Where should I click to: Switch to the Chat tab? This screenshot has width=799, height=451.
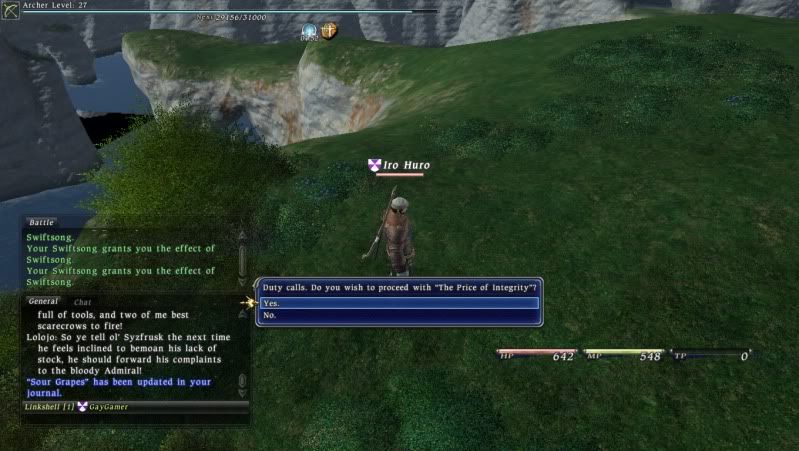tap(83, 301)
